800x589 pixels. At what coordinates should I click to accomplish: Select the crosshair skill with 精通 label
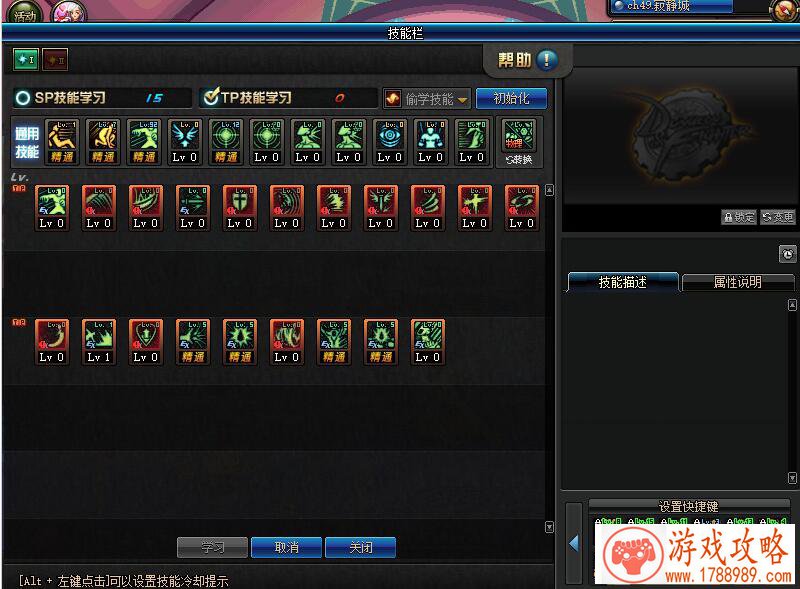pyautogui.click(x=225, y=141)
